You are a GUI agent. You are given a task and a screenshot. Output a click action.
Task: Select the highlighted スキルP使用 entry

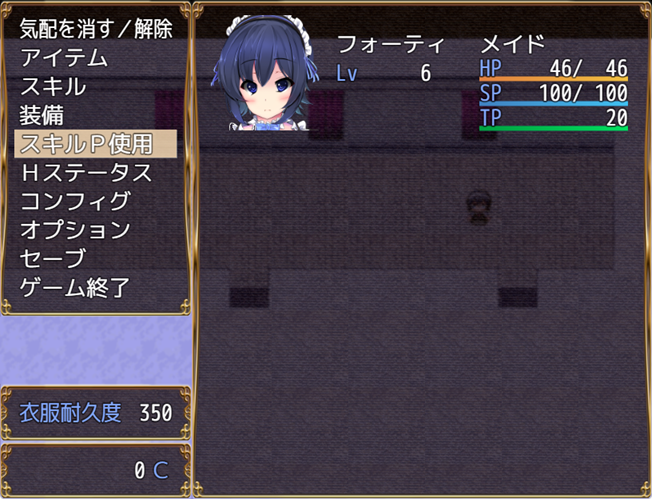tap(96, 143)
